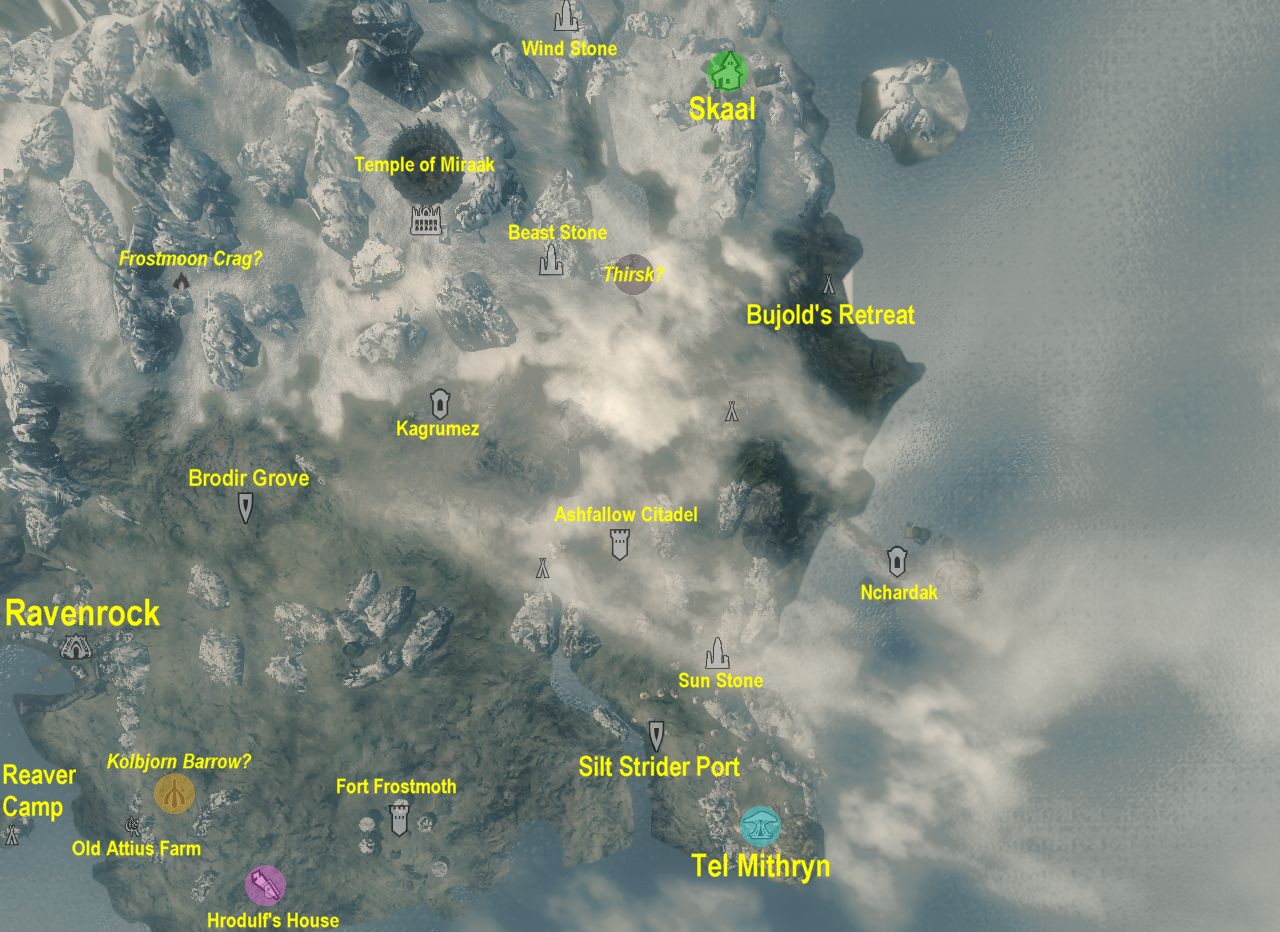Click the Frostmoon Crag? label
Viewport: 1280px width, 932px height.
pos(193,257)
